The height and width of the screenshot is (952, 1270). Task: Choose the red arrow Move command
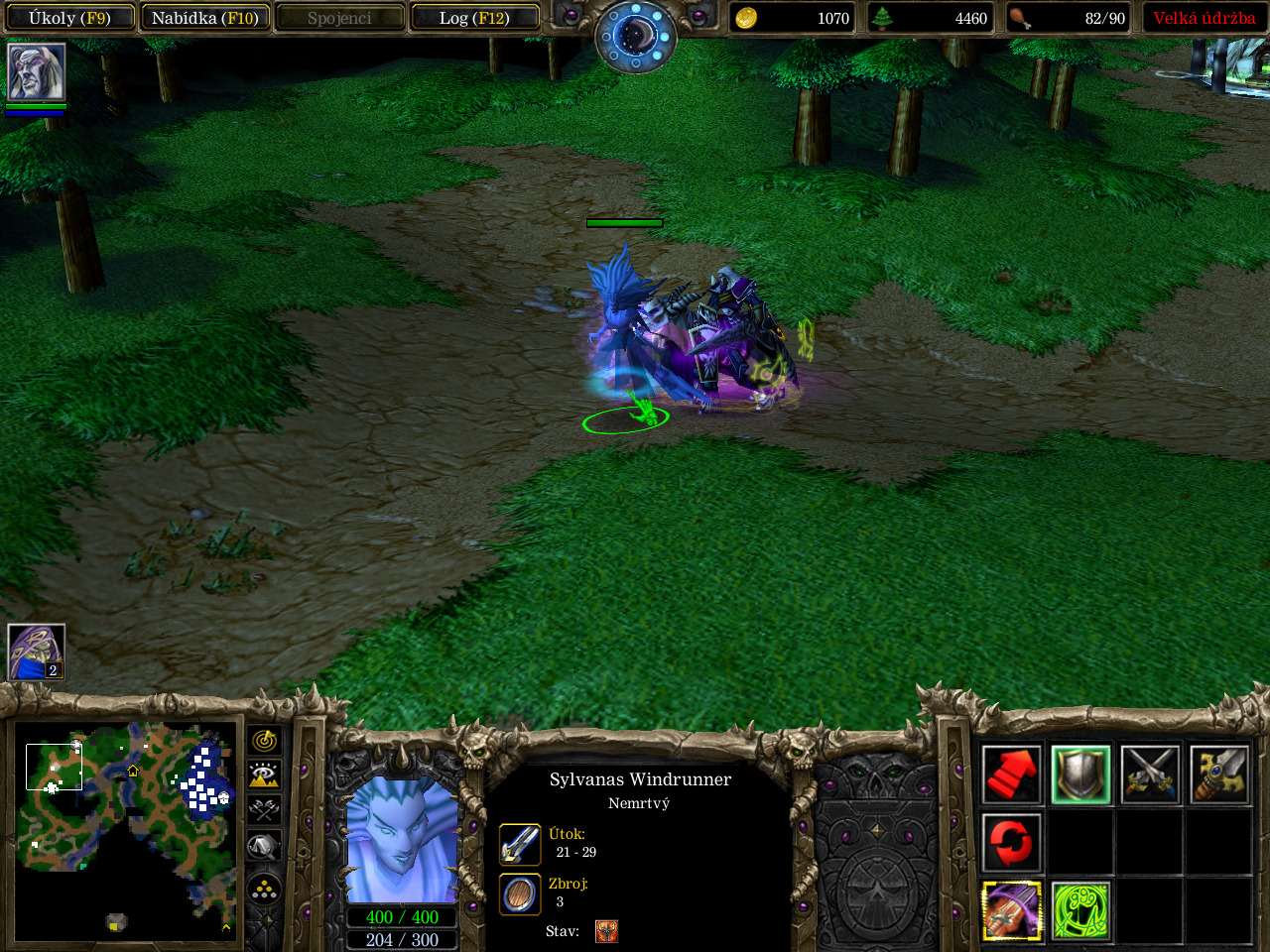pos(1011,773)
